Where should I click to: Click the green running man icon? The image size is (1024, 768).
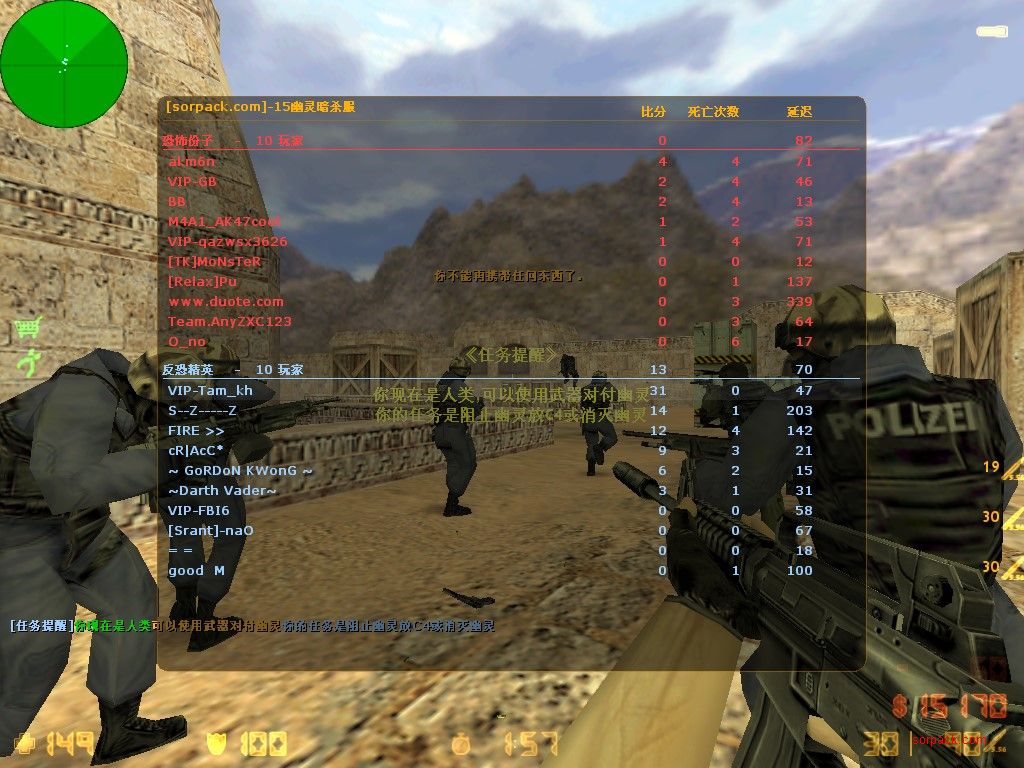28,362
